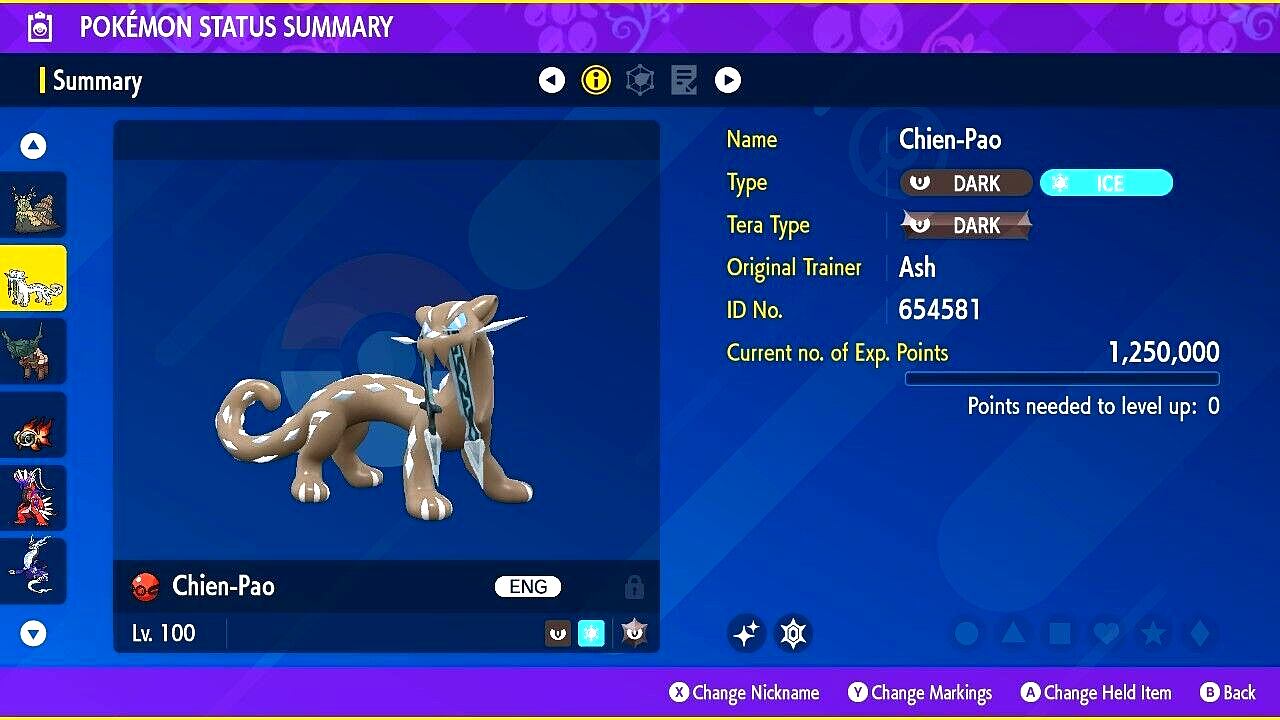The image size is (1280, 720).
Task: Open the moves memo page icon
Action: click(x=684, y=79)
